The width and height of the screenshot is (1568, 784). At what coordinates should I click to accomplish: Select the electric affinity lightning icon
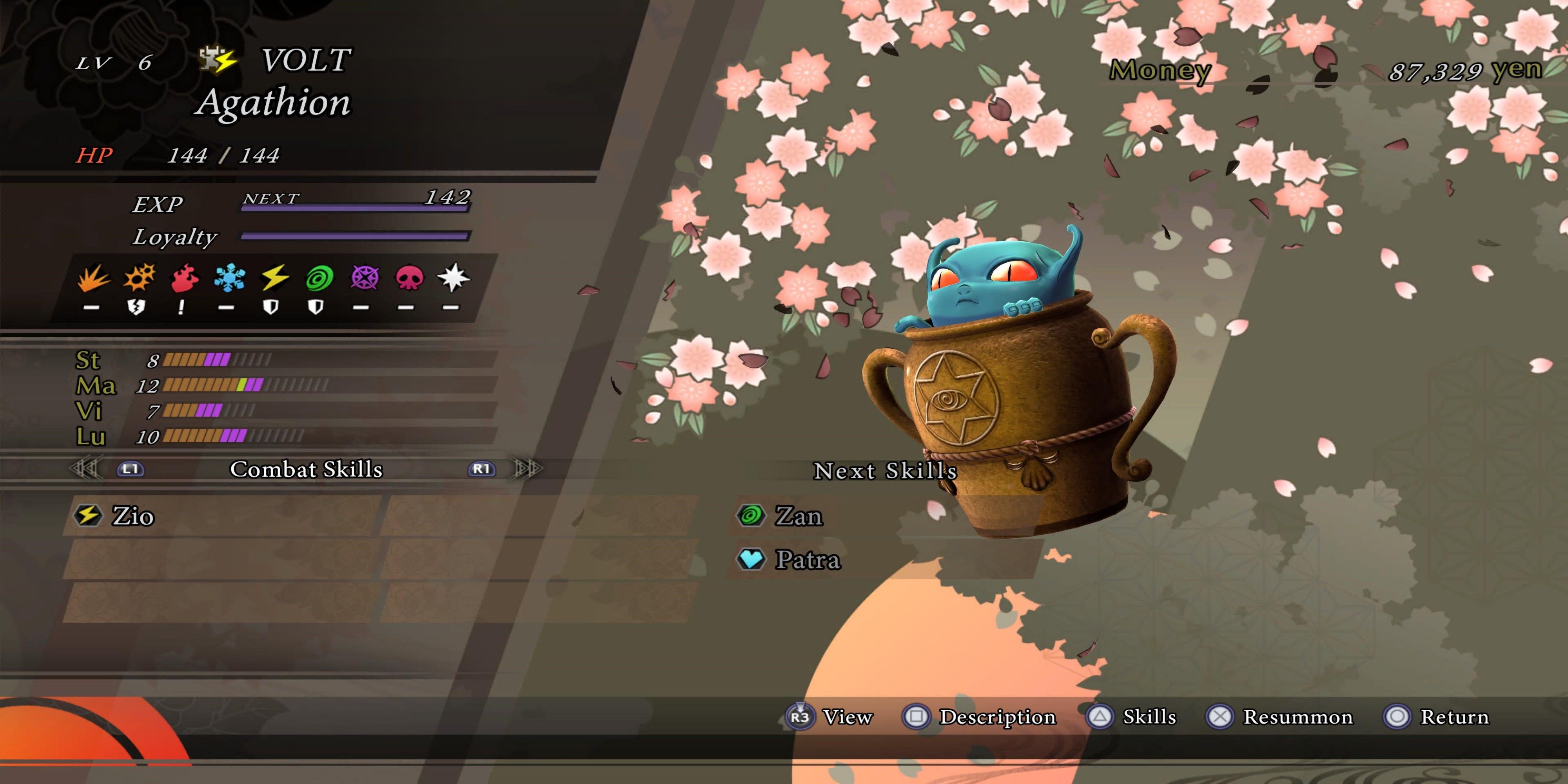pyautogui.click(x=274, y=278)
